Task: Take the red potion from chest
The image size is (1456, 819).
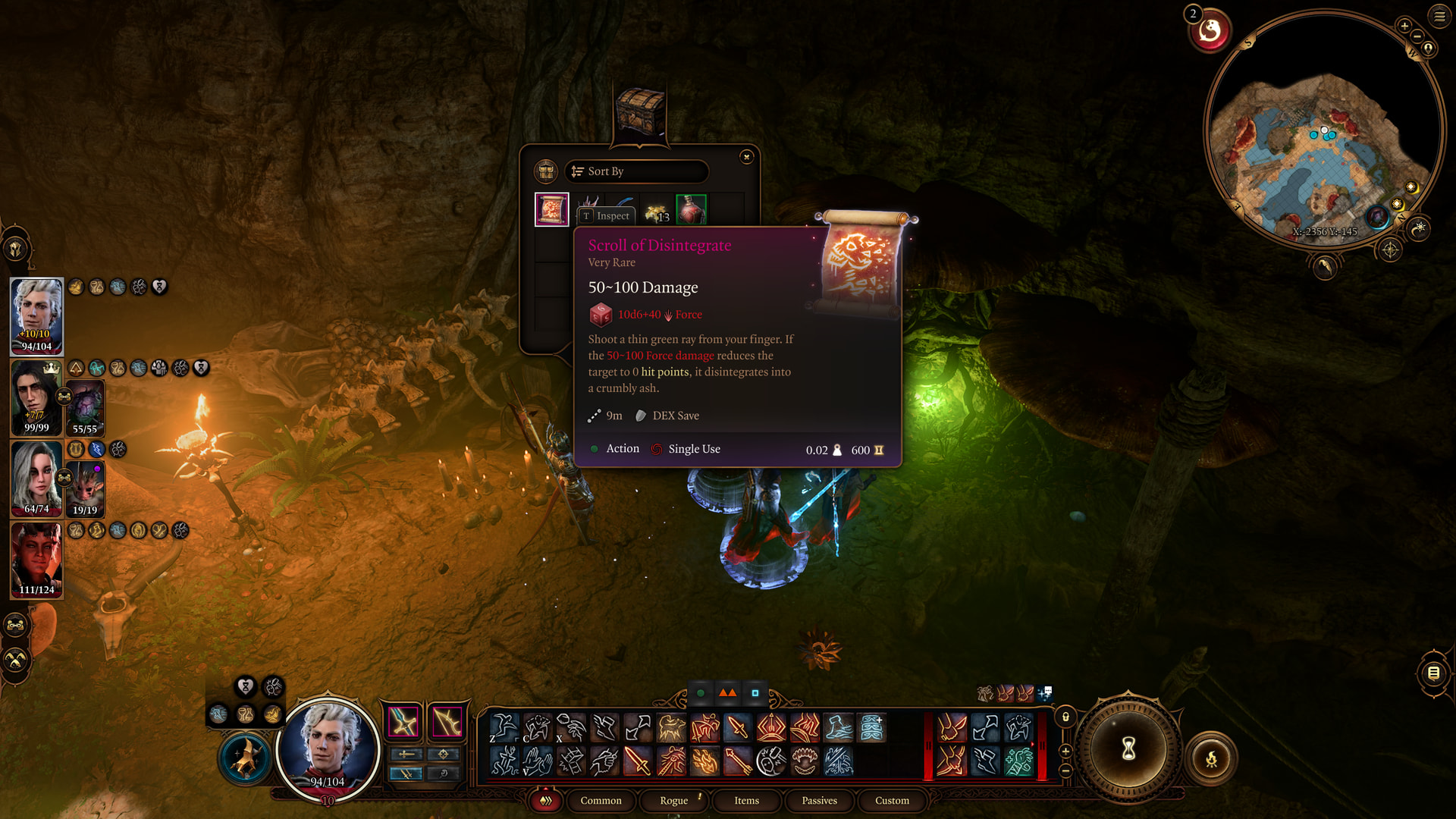Action: [691, 209]
